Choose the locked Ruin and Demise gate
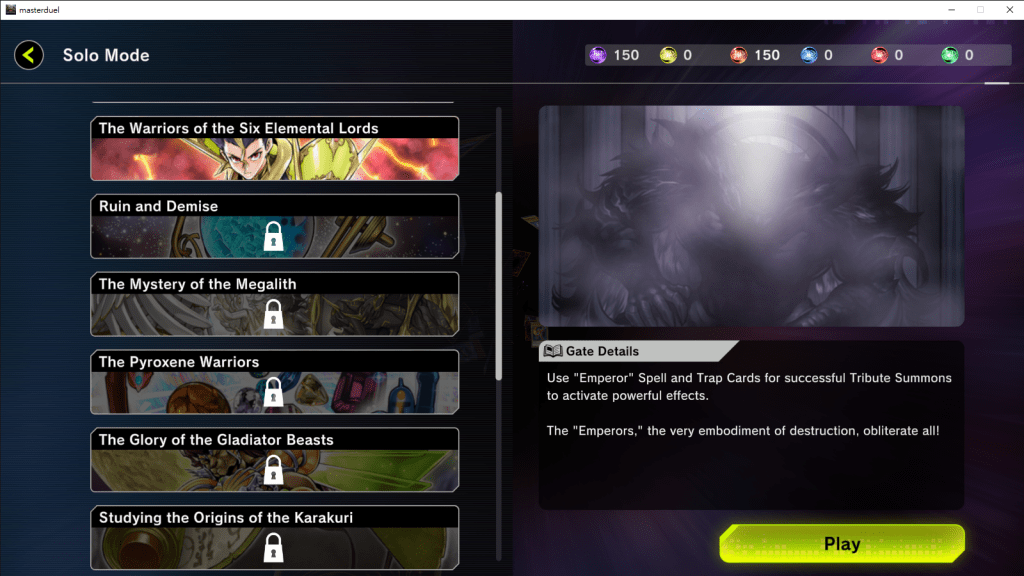Image resolution: width=1024 pixels, height=576 pixels. click(x=275, y=227)
